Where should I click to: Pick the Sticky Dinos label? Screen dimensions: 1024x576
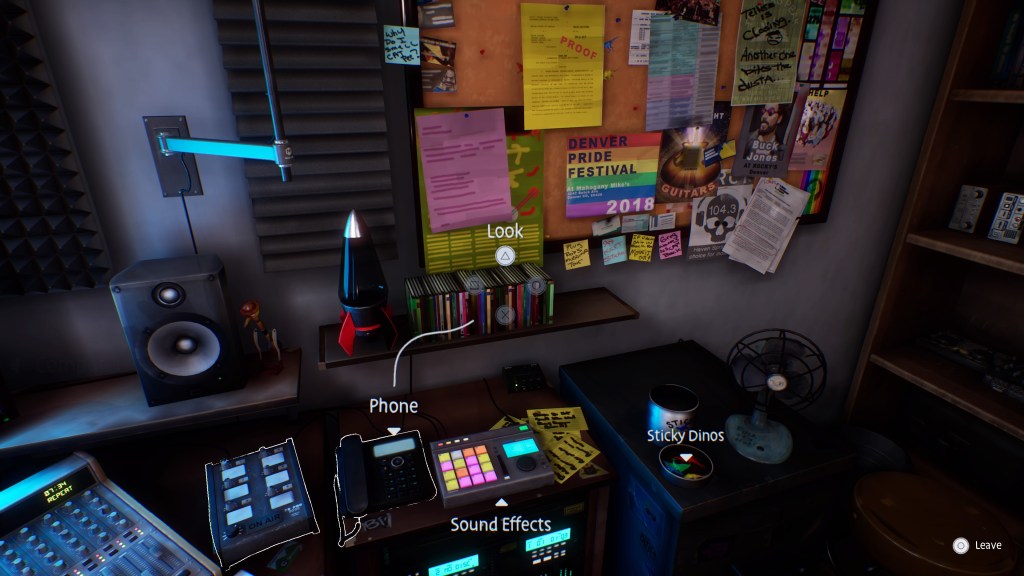pos(685,435)
